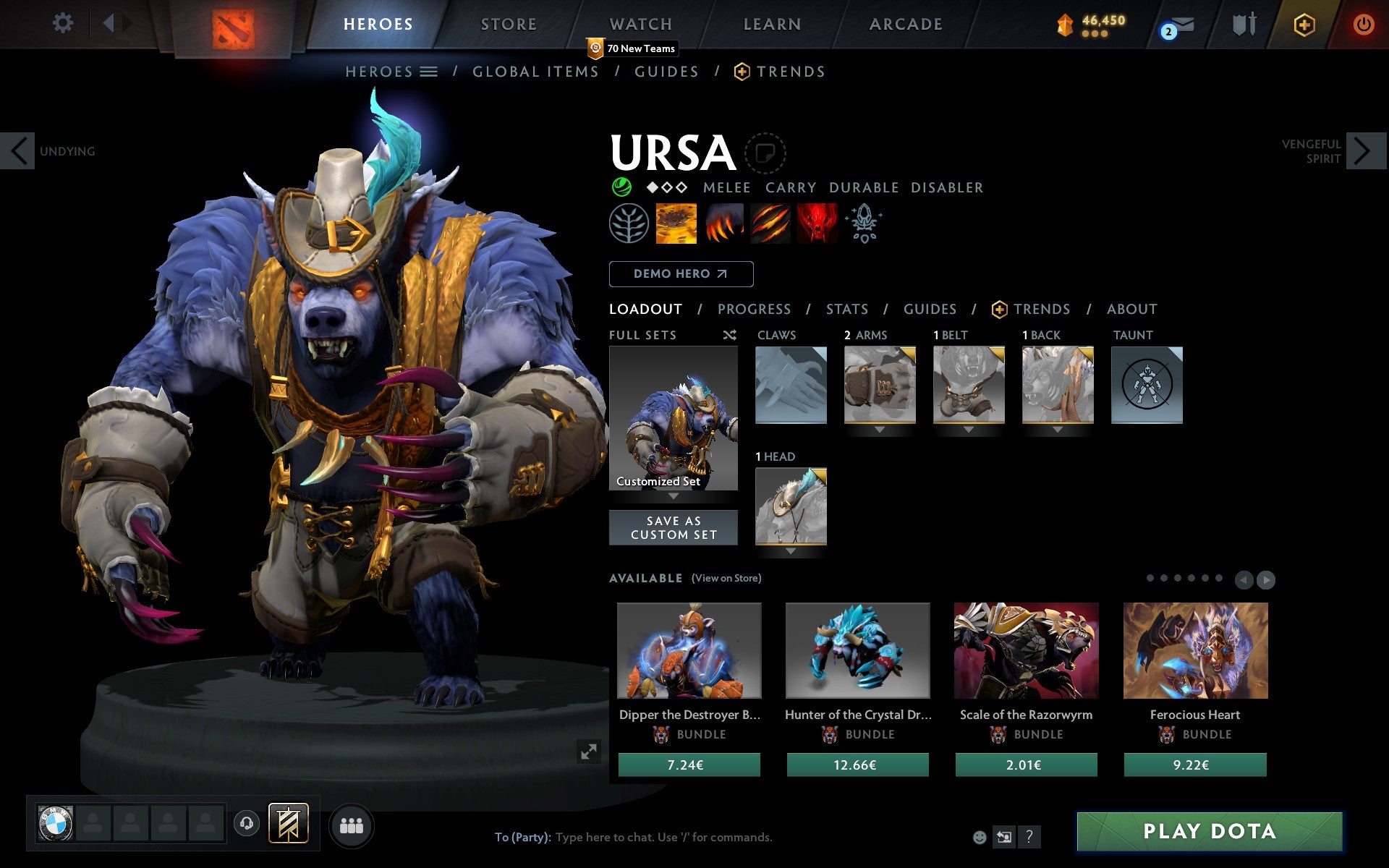Image resolution: width=1389 pixels, height=868 pixels.
Task: View the Fury Swipes ability icon
Action: 770,224
